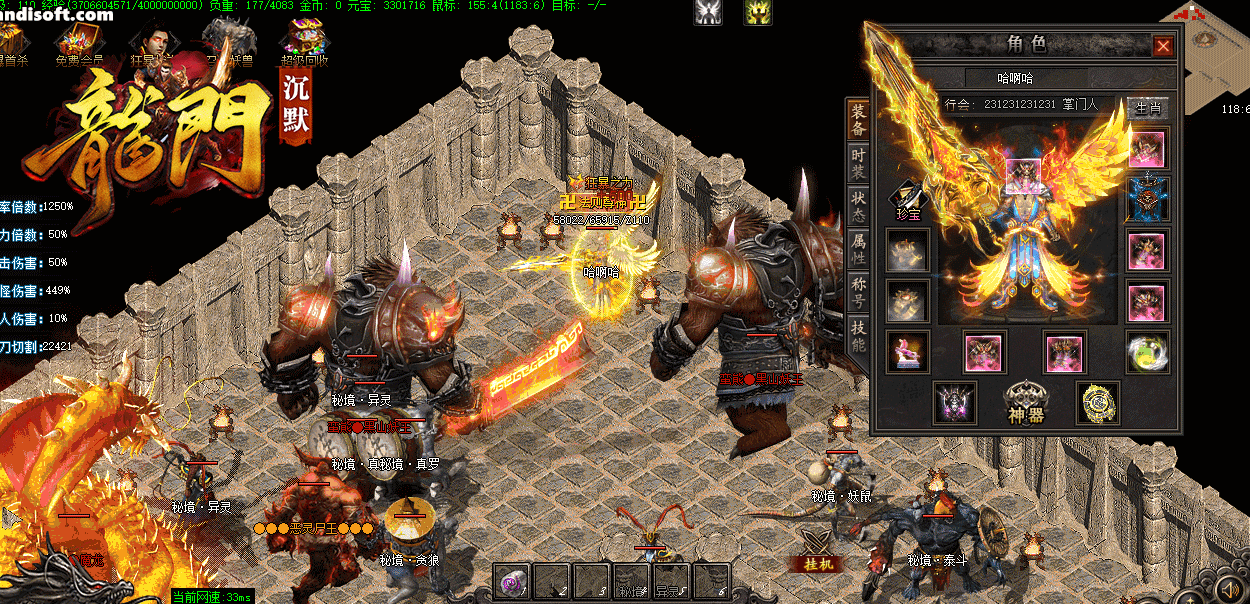Viewport: 1250px width, 604px height.
Task: Open the 时装 fashion tab
Action: 858,165
